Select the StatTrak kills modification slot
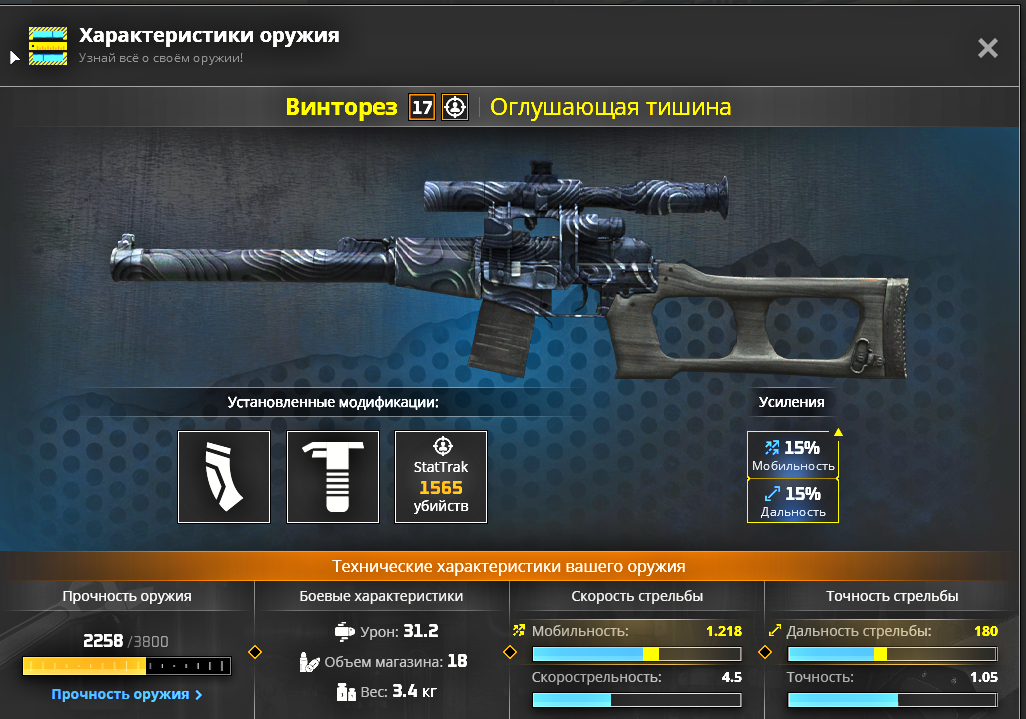This screenshot has width=1026, height=719. click(x=441, y=477)
